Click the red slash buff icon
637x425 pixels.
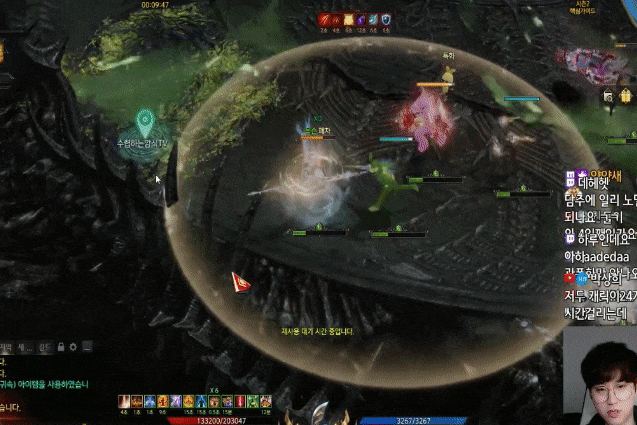[x=324, y=19]
